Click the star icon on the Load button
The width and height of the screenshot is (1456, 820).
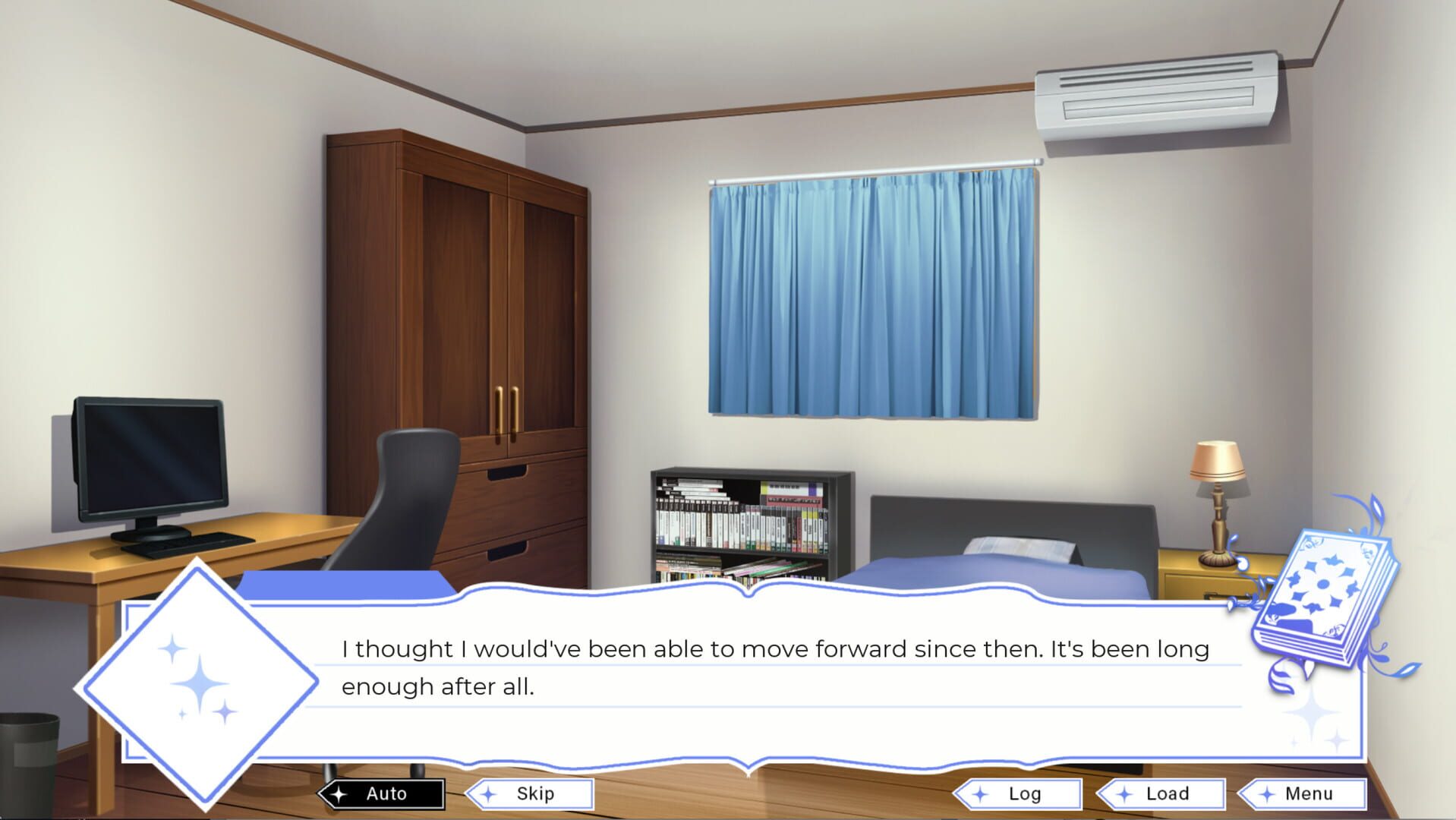pyautogui.click(x=1124, y=793)
